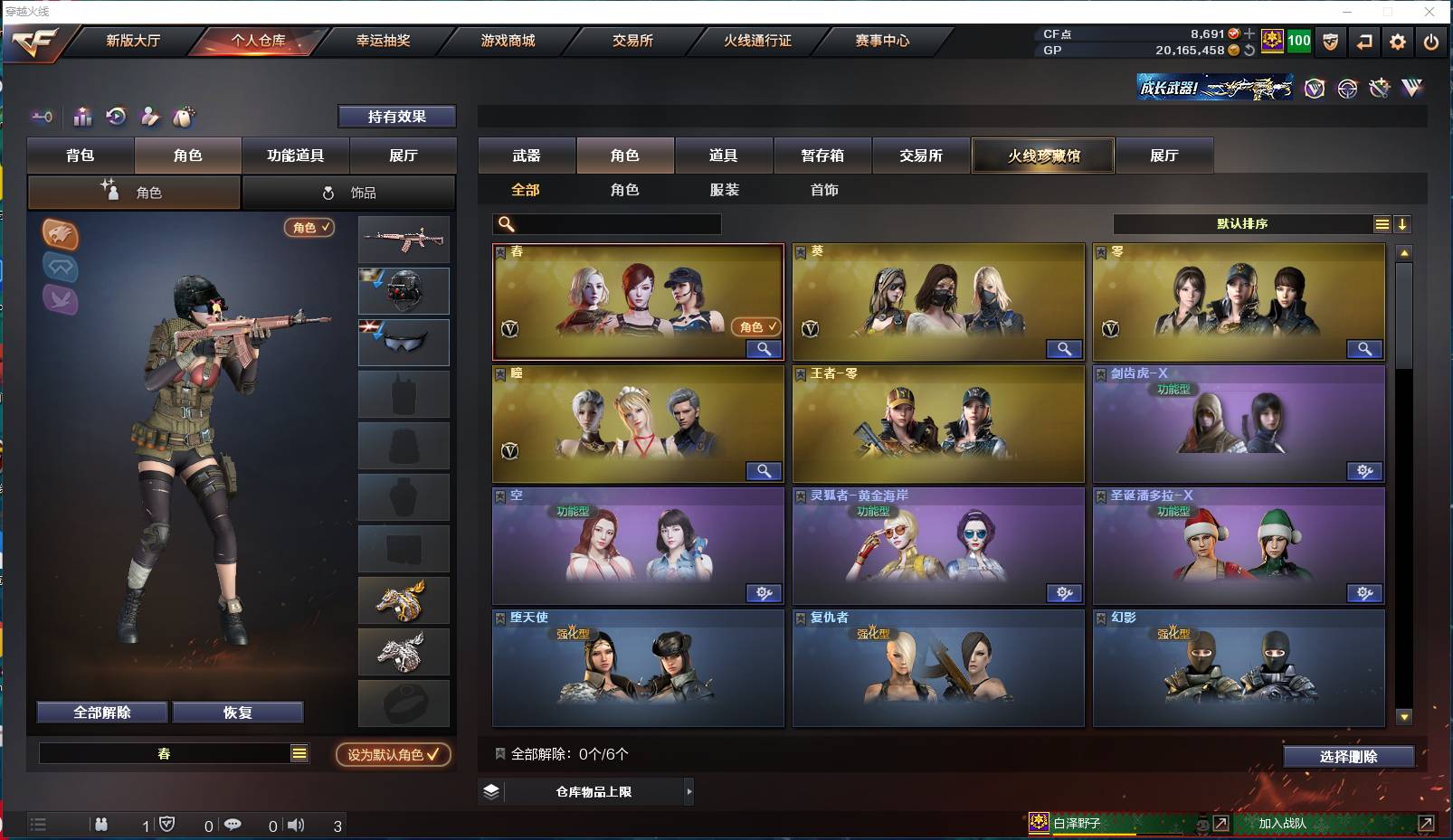Screen dimensions: 1453x840
Task: Open the settings gear in the top-right corner
Action: point(1397,42)
